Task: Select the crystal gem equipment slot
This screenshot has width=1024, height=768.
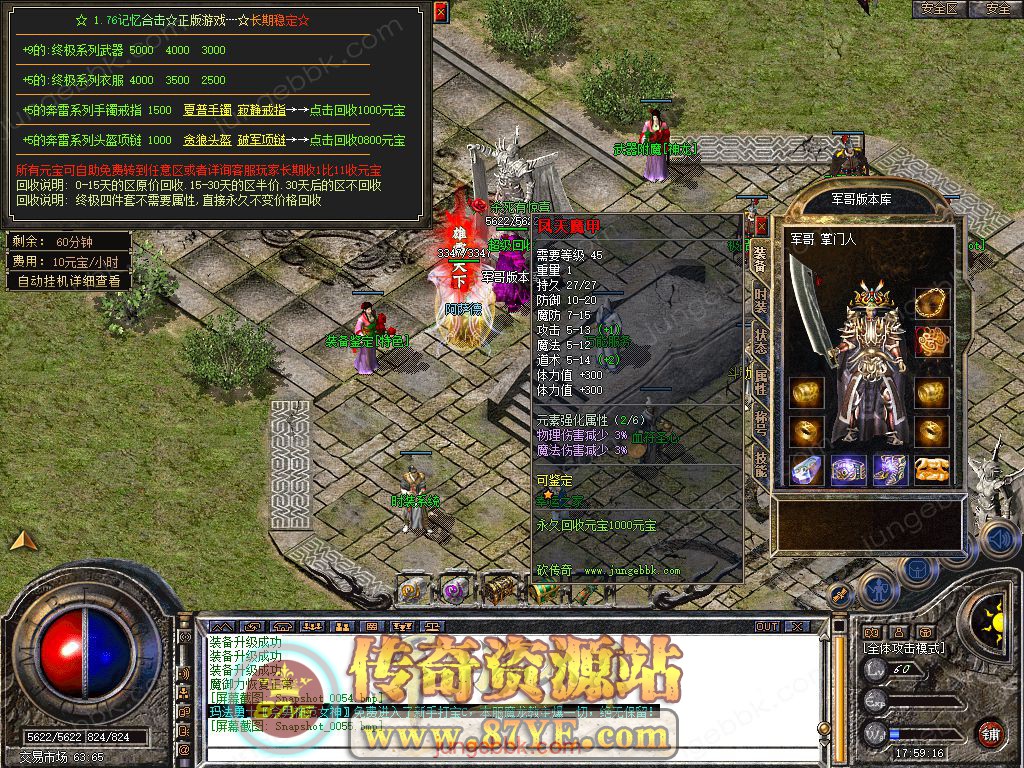Action: [x=806, y=469]
